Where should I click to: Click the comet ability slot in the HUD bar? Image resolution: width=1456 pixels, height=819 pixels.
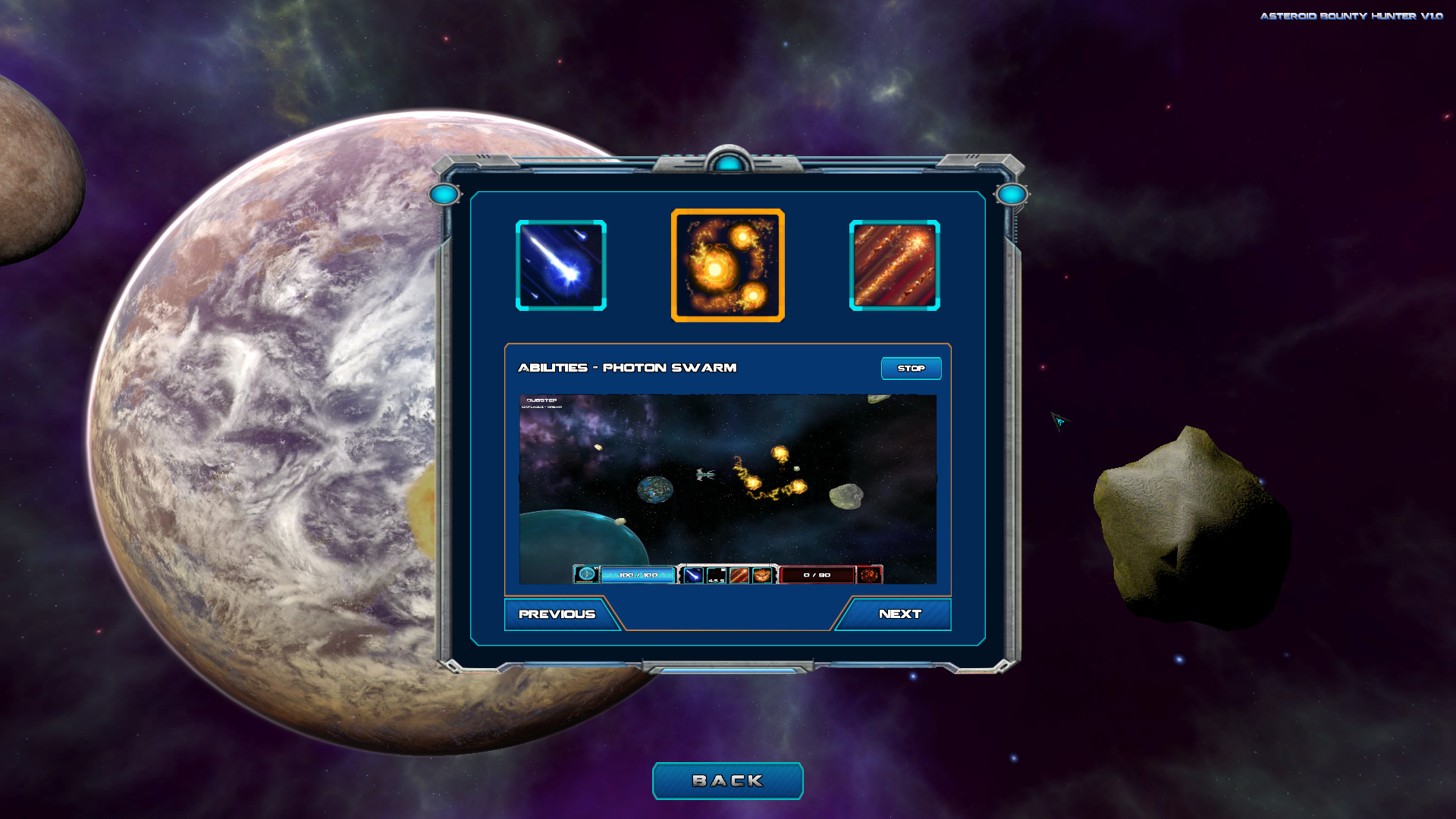pos(692,575)
